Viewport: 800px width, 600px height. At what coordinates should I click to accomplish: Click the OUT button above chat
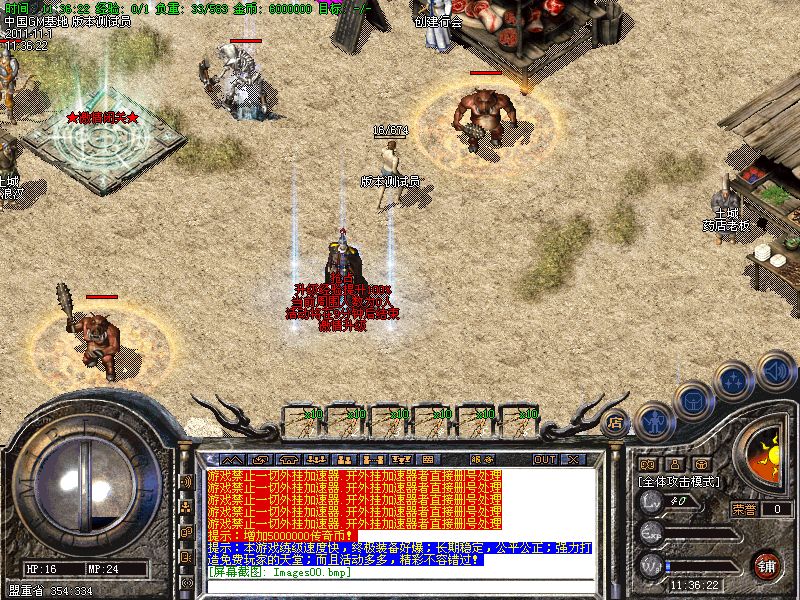pyautogui.click(x=545, y=460)
